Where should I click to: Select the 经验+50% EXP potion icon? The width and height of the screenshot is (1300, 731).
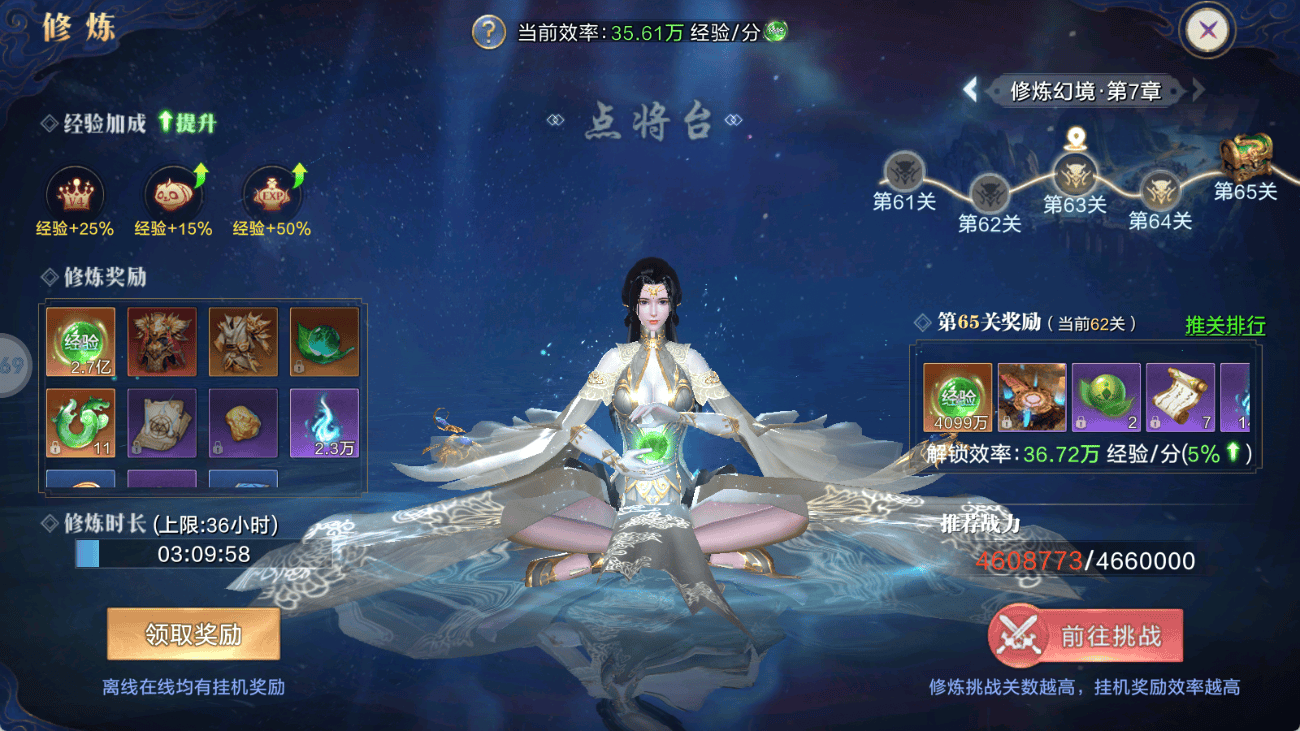pos(272,193)
